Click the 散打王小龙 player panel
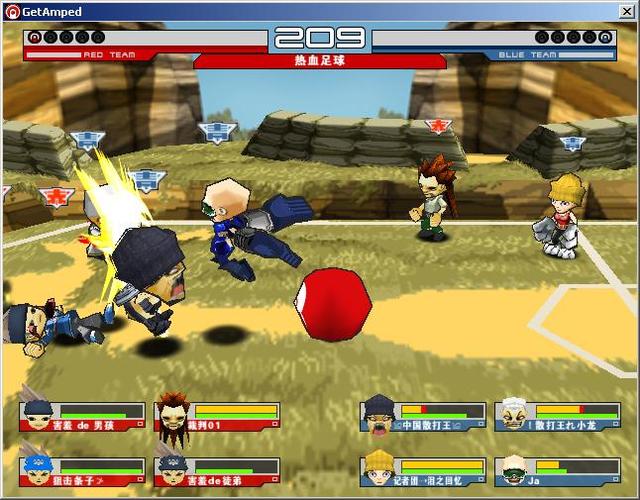Screen dimensions: 640x500 (x=558, y=417)
